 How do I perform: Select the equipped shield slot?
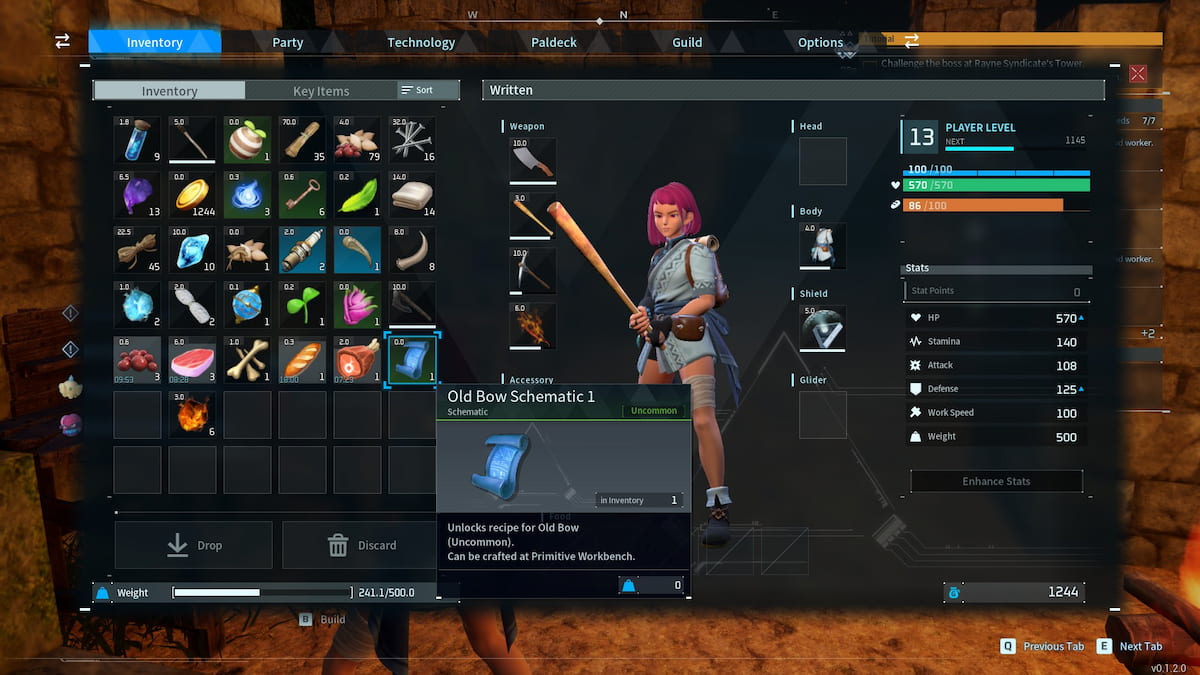click(x=823, y=328)
